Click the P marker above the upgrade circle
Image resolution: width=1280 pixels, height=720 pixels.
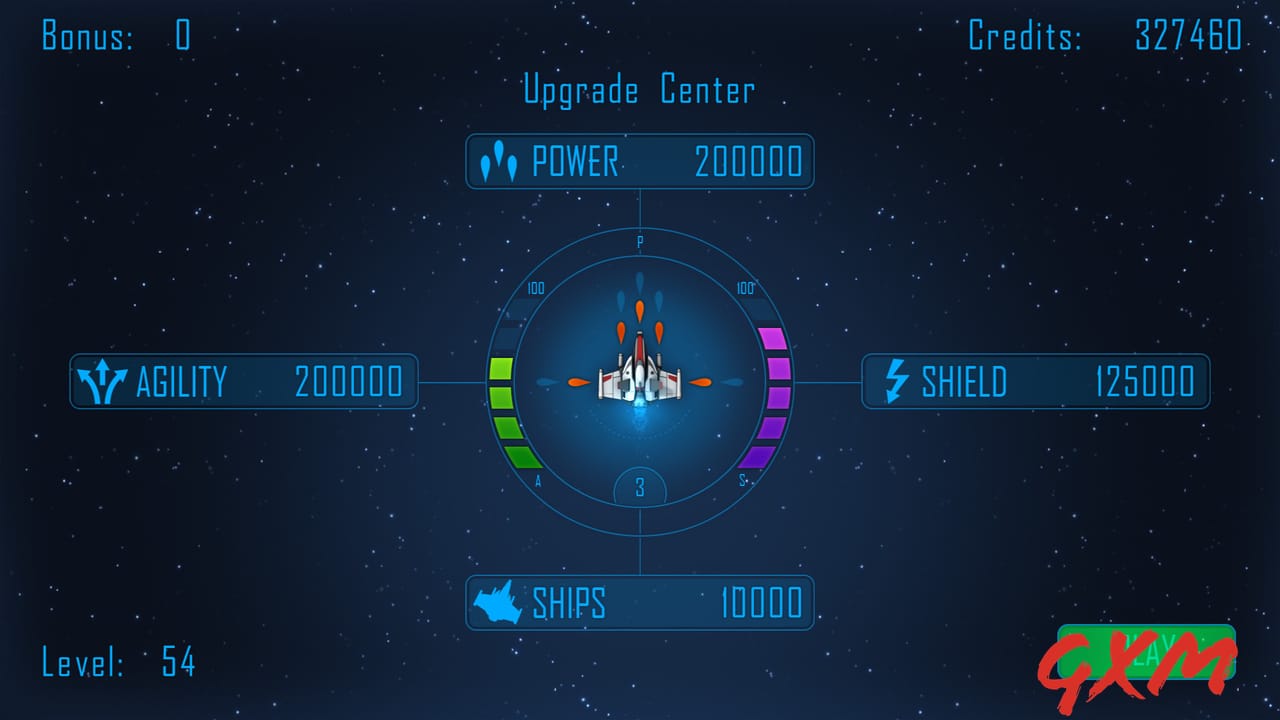pos(639,242)
